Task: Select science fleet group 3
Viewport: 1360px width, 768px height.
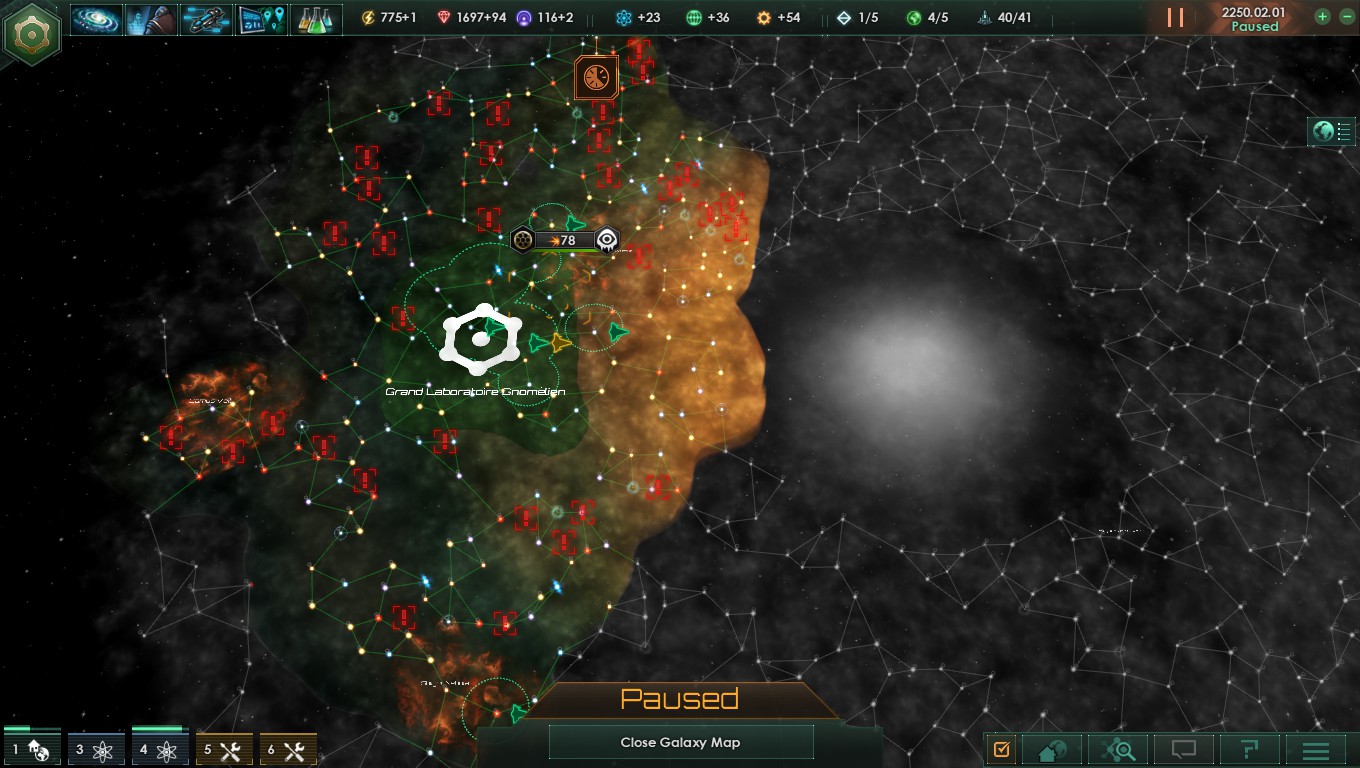Action: click(x=96, y=749)
